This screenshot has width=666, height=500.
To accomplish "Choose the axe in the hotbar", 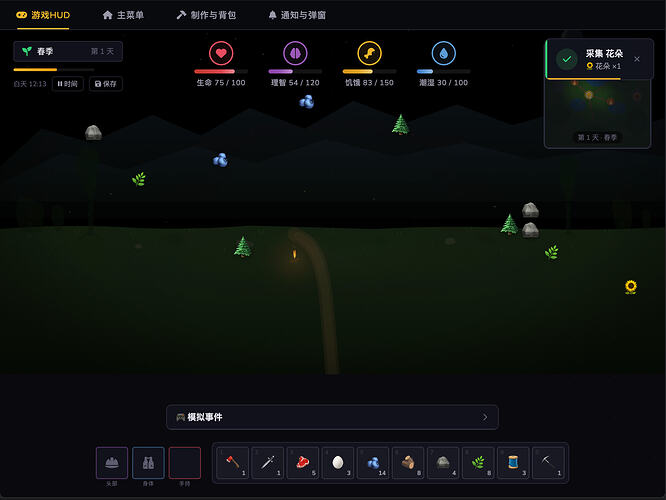I will pyautogui.click(x=232, y=463).
